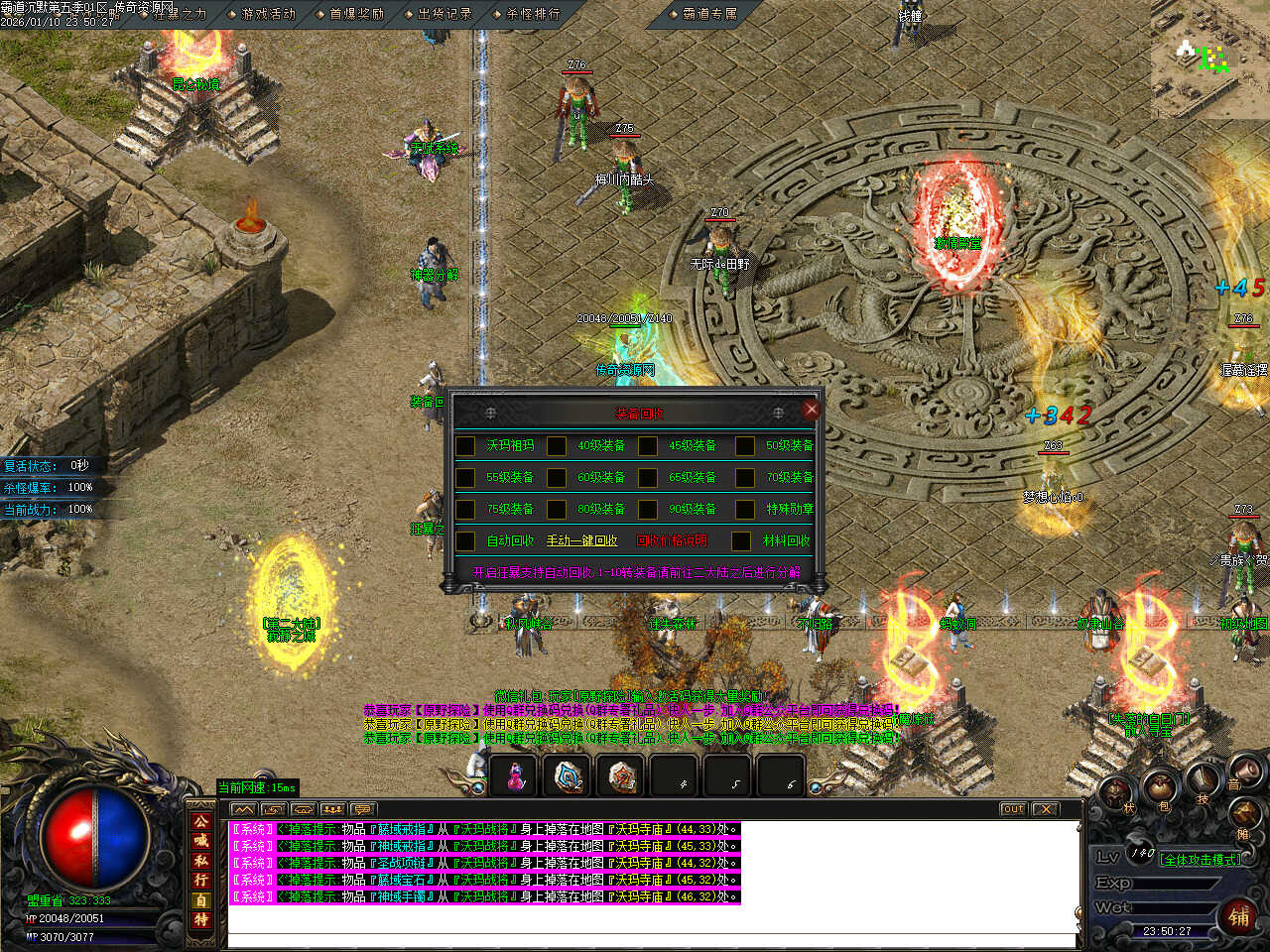The height and width of the screenshot is (952, 1270).
Task: Select the 喊 shout chat channel
Action: coord(201,840)
